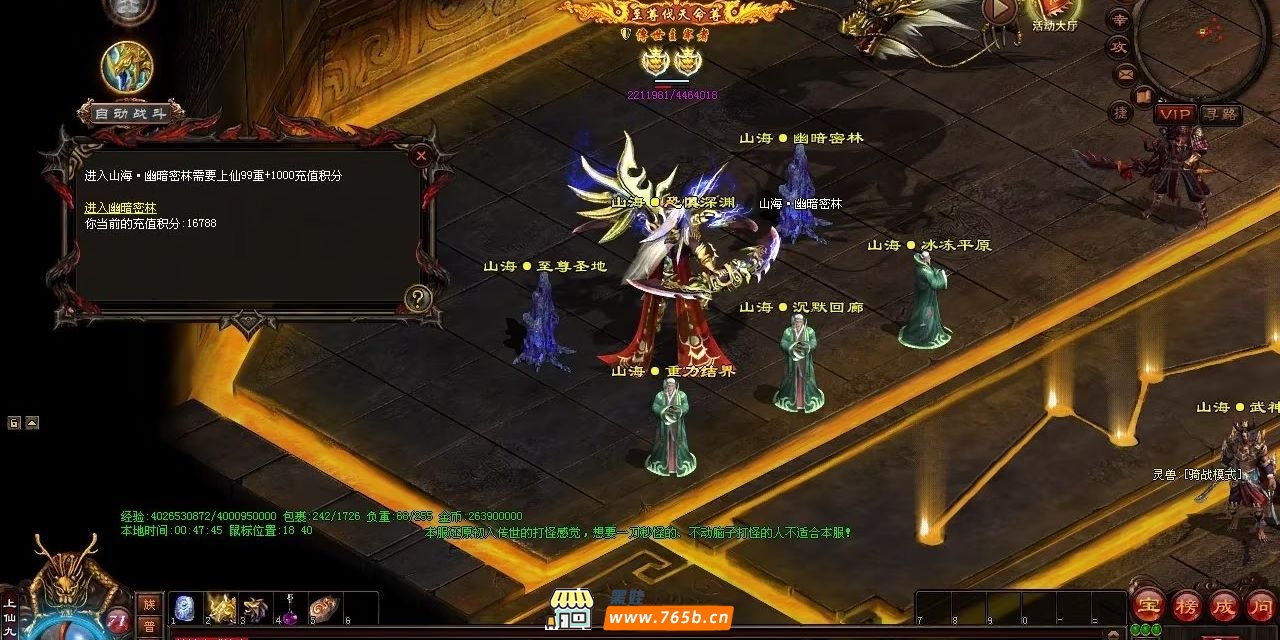Click the 捷 shortcut button
The height and width of the screenshot is (640, 1280).
(x=1121, y=112)
